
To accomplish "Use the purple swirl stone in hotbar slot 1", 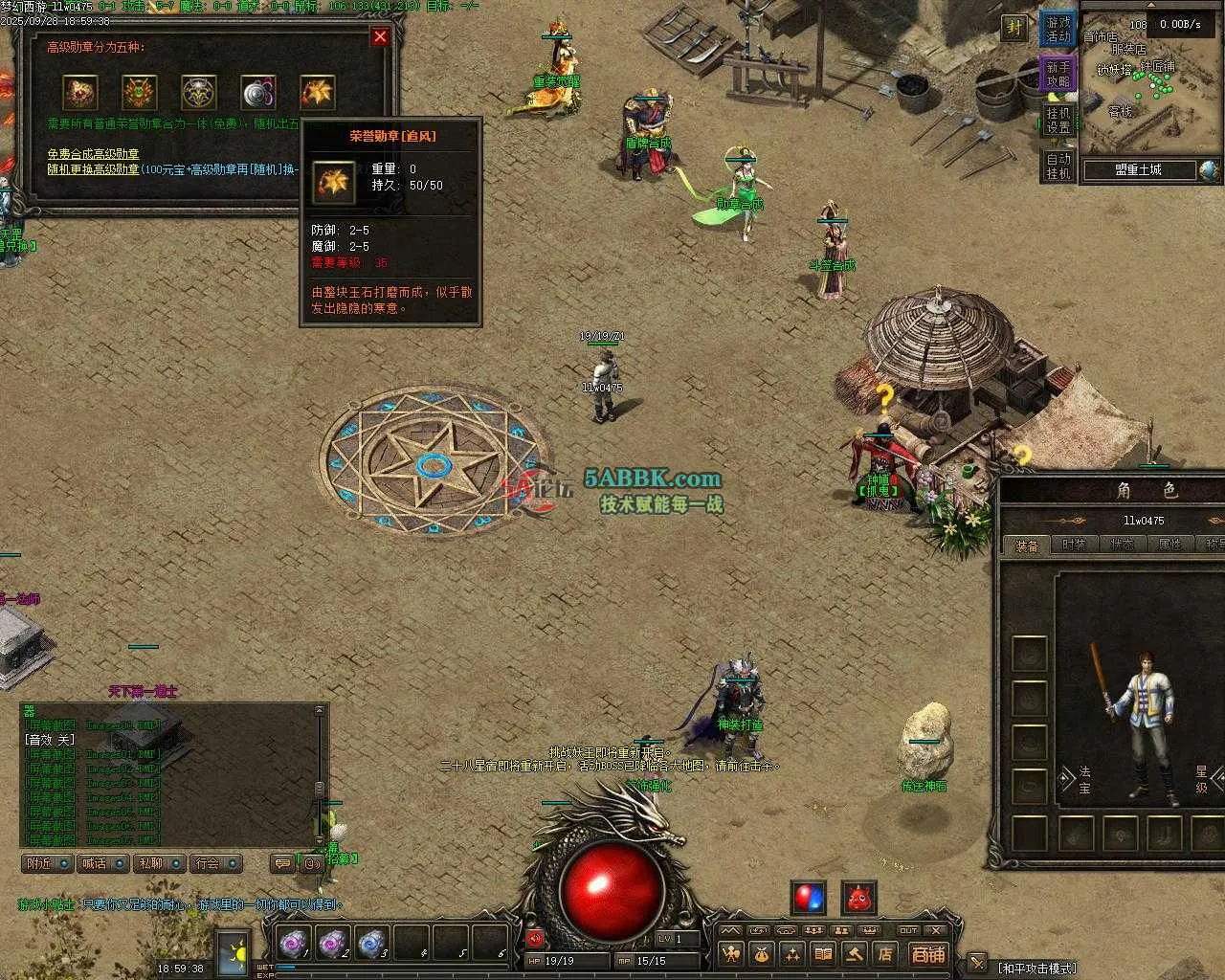I will tap(292, 944).
